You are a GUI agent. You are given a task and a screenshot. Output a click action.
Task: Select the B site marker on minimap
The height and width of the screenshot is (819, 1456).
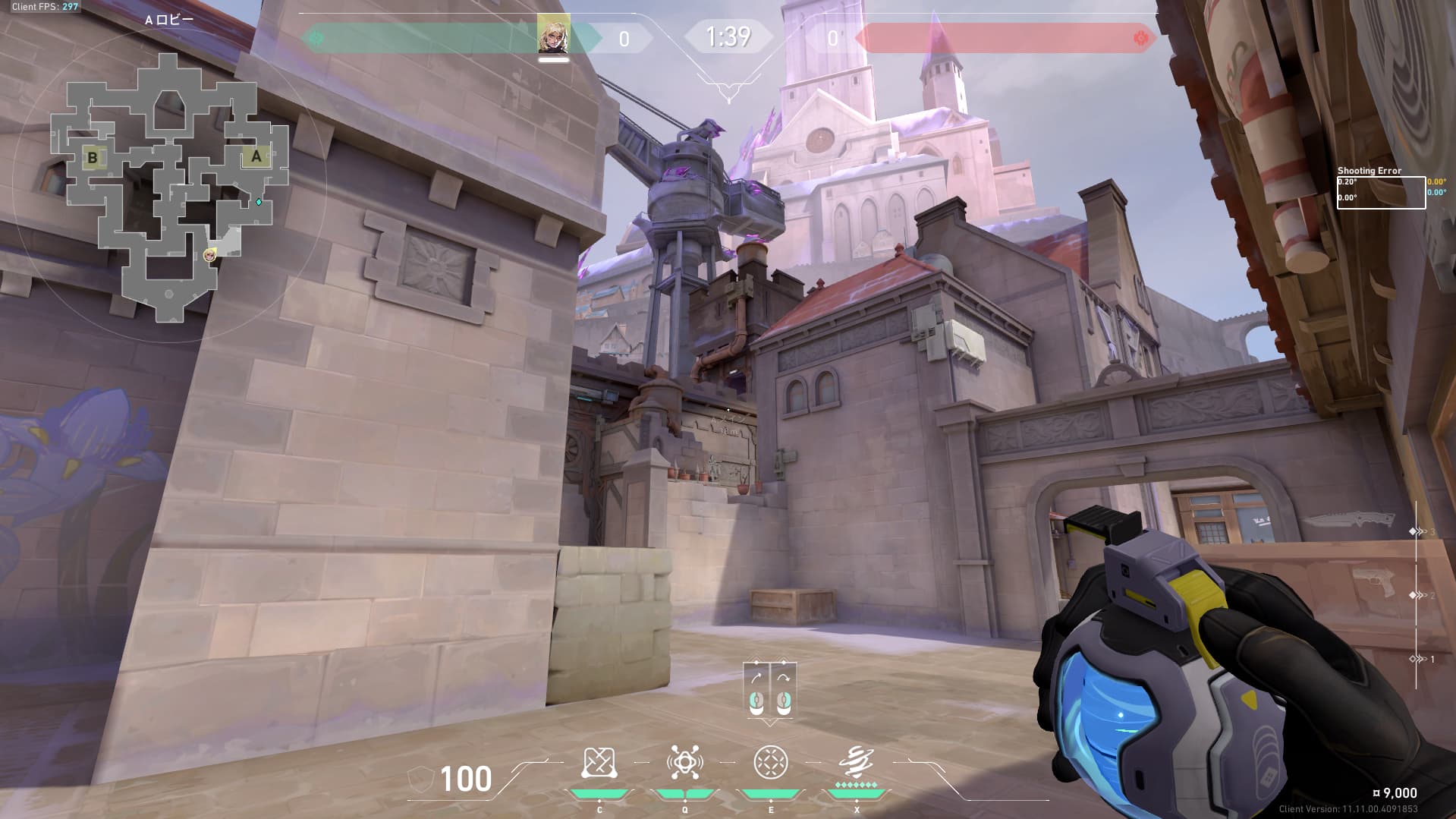click(93, 158)
